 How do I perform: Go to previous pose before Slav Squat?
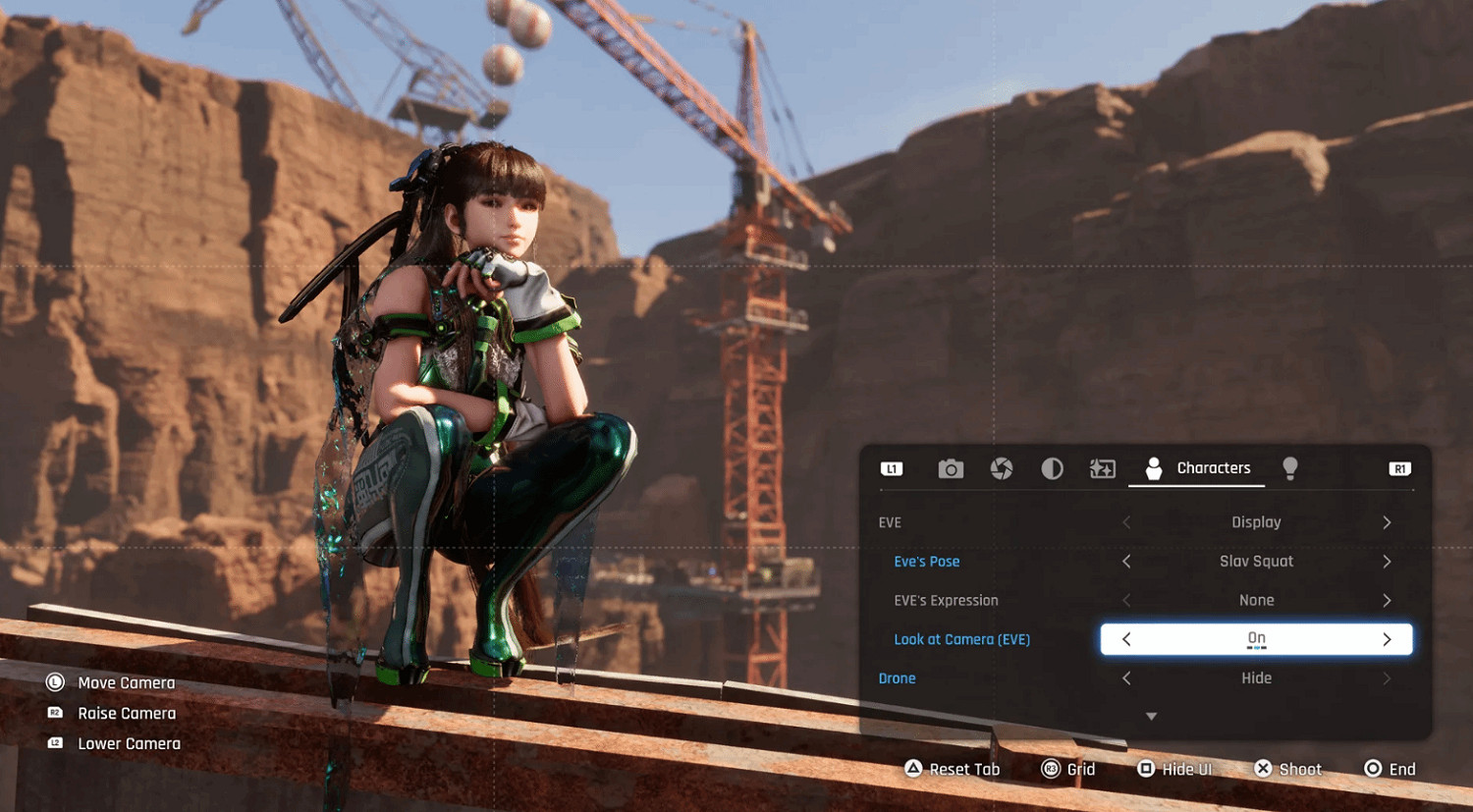pyautogui.click(x=1126, y=562)
